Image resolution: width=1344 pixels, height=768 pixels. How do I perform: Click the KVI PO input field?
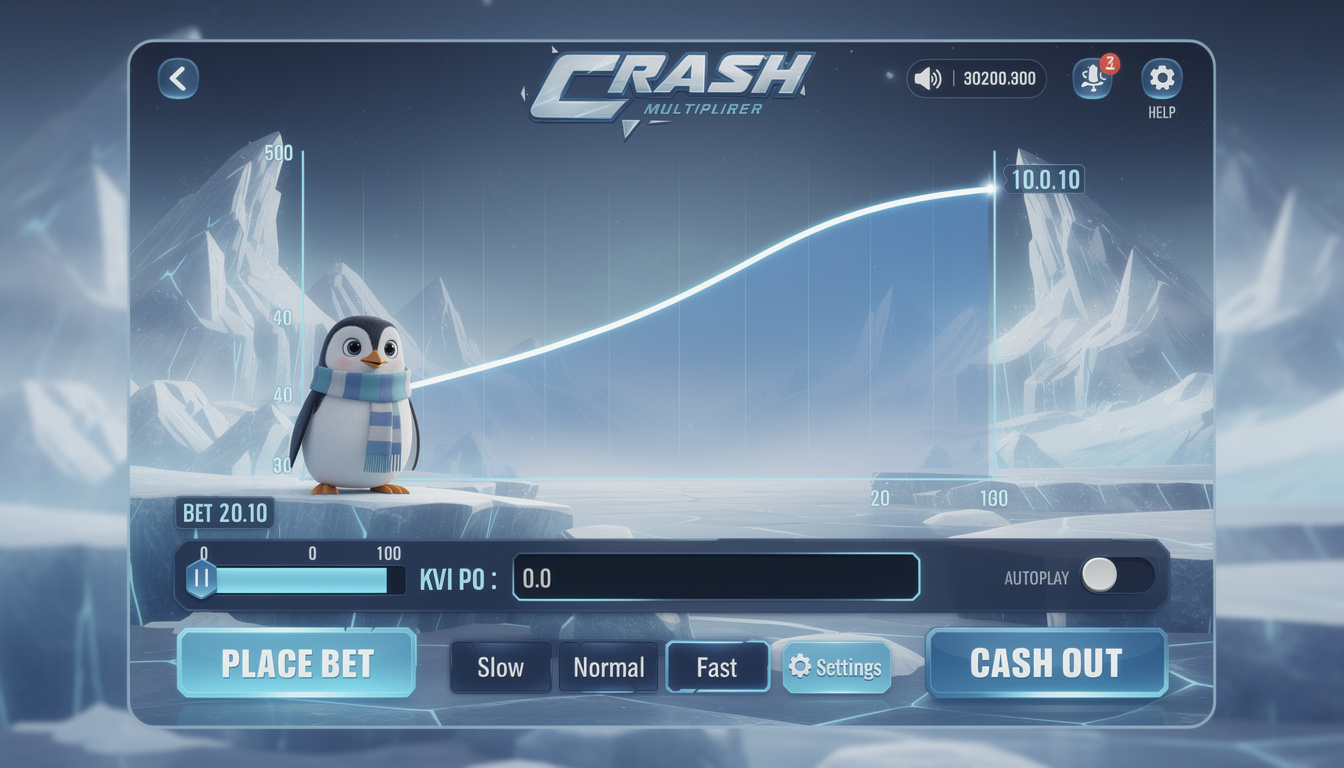[x=716, y=576]
